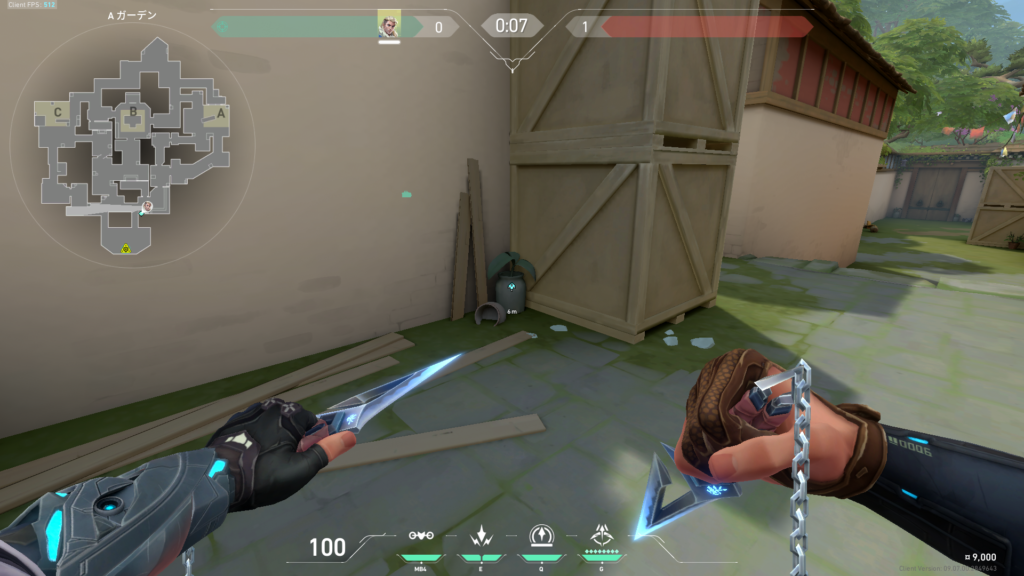Viewport: 1024px width, 576px height.
Task: Activate the Tailwind dash ability icon
Action: point(479,536)
